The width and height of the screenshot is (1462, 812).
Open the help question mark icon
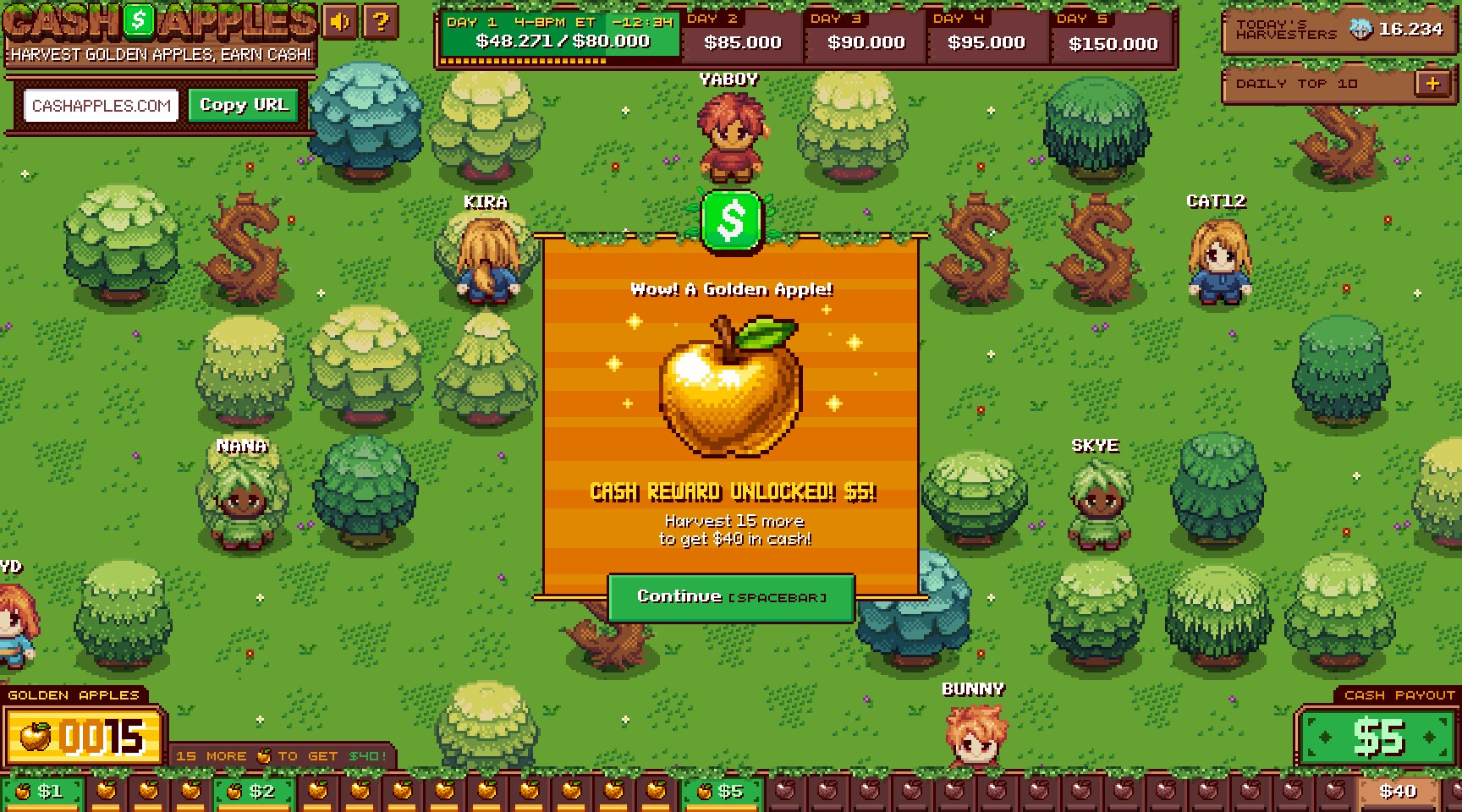coord(381,23)
